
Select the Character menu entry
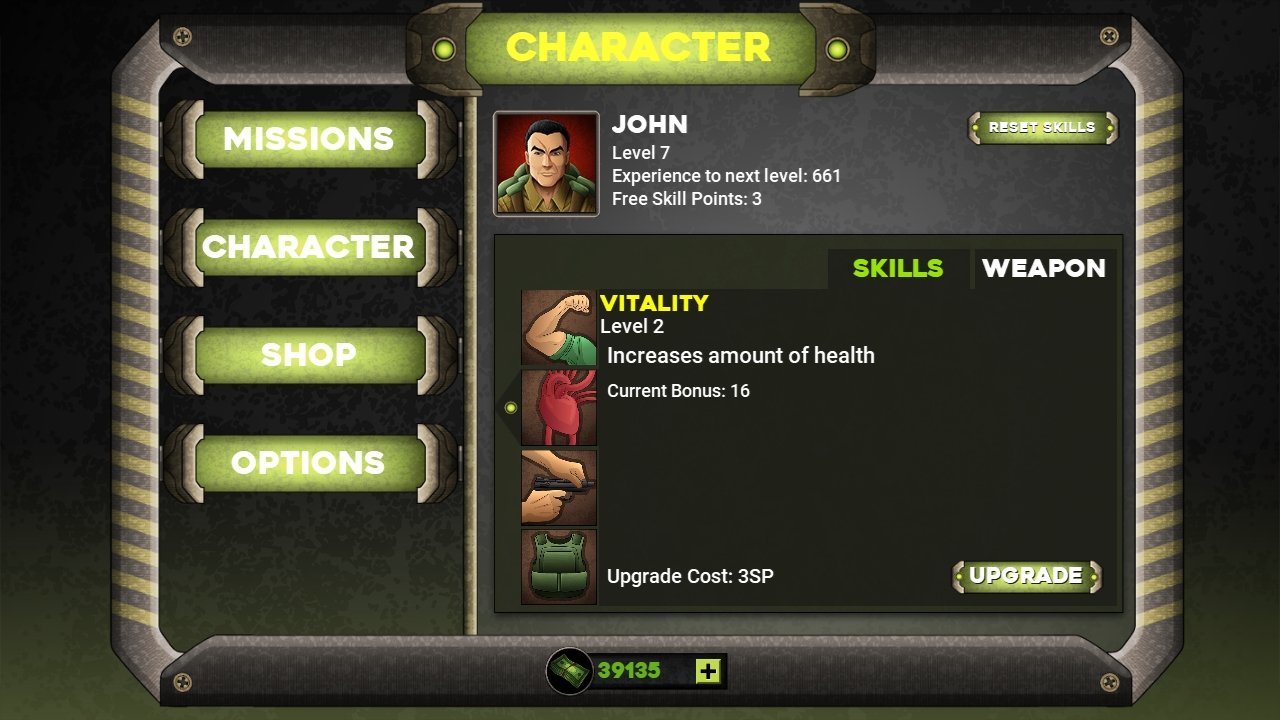309,247
